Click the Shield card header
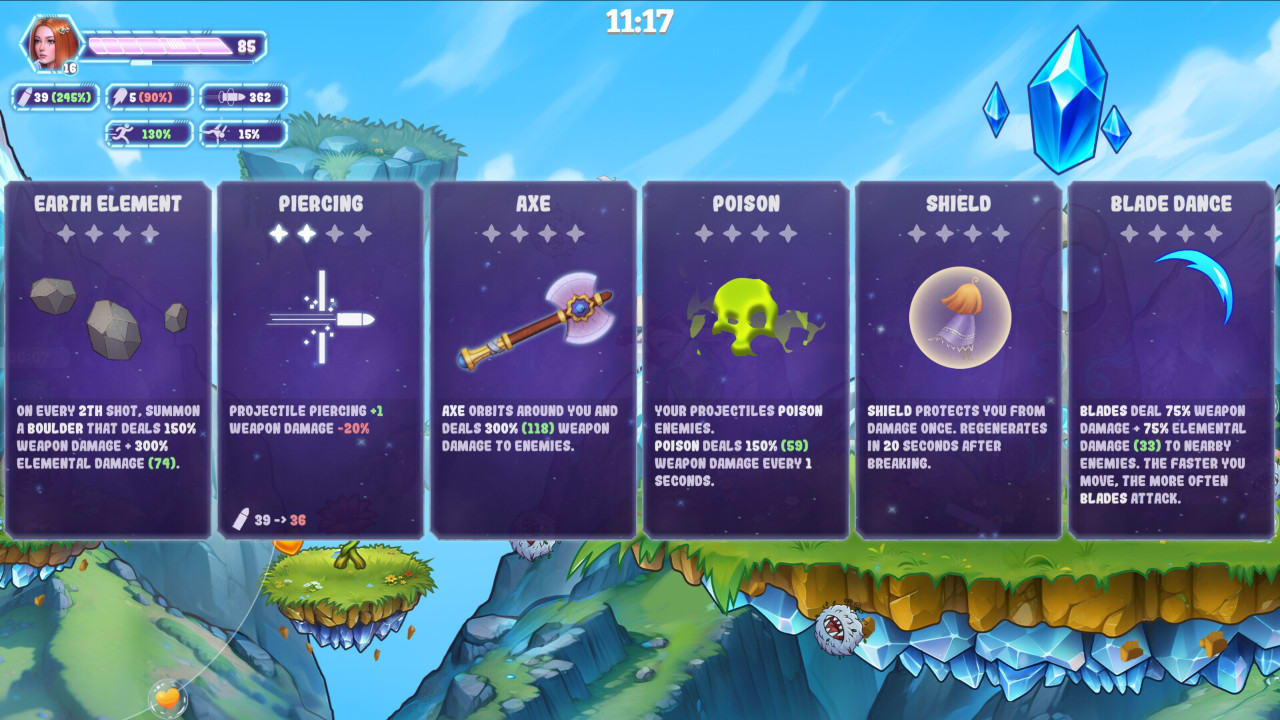 (x=956, y=204)
